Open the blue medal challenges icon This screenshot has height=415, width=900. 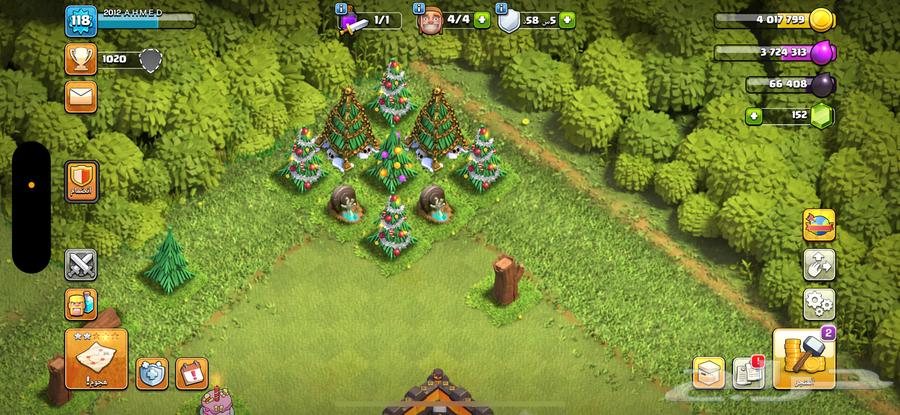click(x=152, y=374)
